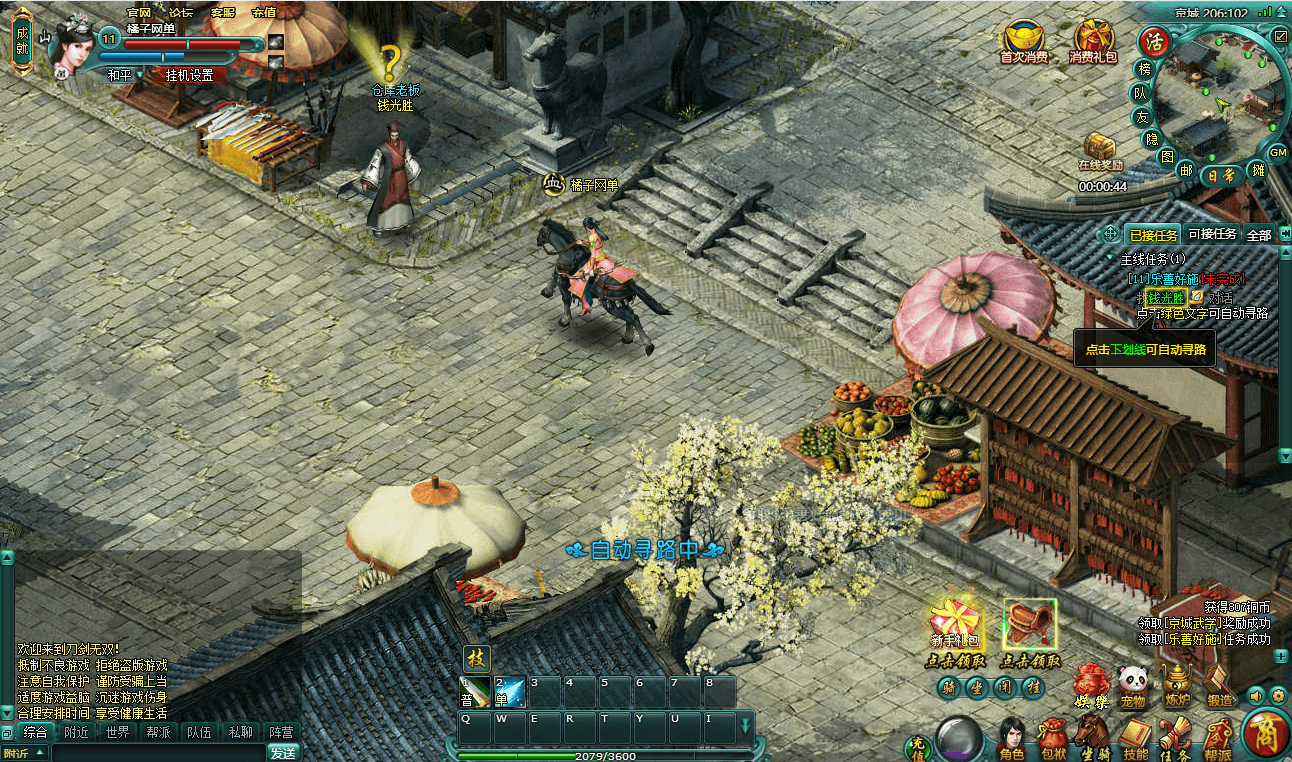The height and width of the screenshot is (762, 1292).
Task: Open the 成就 achievements panel
Action: tap(22, 41)
